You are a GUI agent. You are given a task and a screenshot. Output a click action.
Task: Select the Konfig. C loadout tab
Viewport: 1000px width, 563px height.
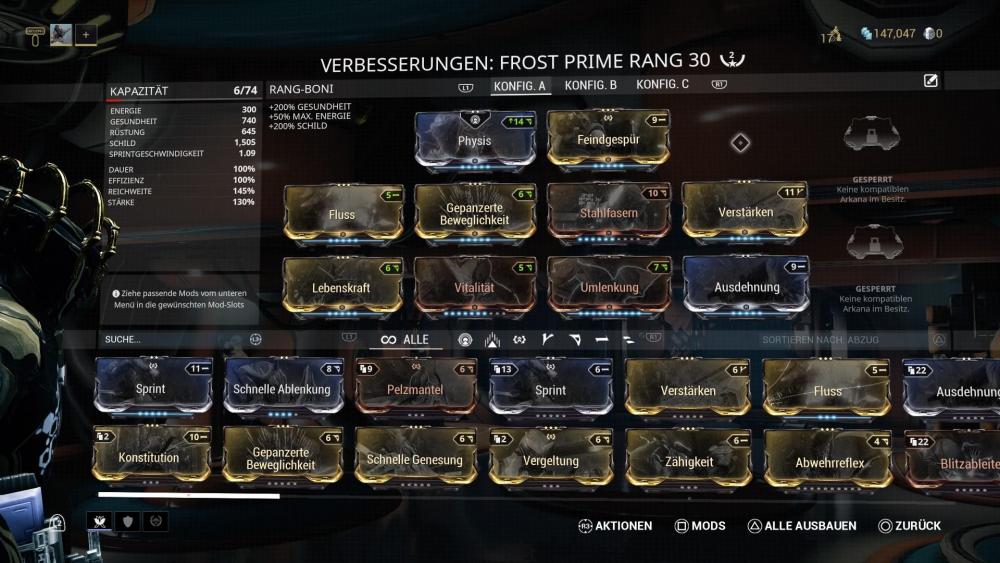[662, 85]
